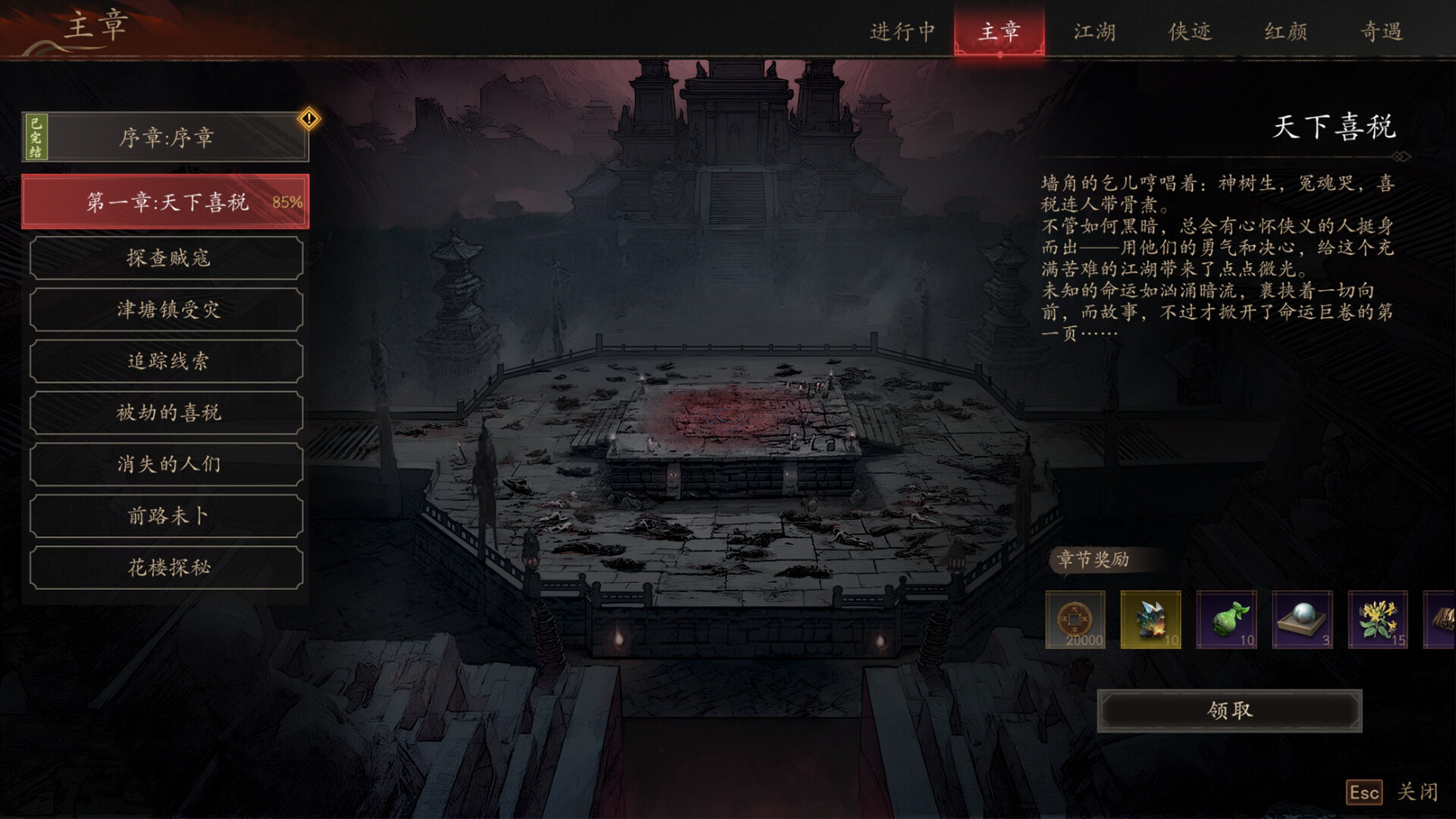This screenshot has width=1456, height=819.
Task: Choose the 津塘镇受灾 quest entry
Action: point(167,309)
